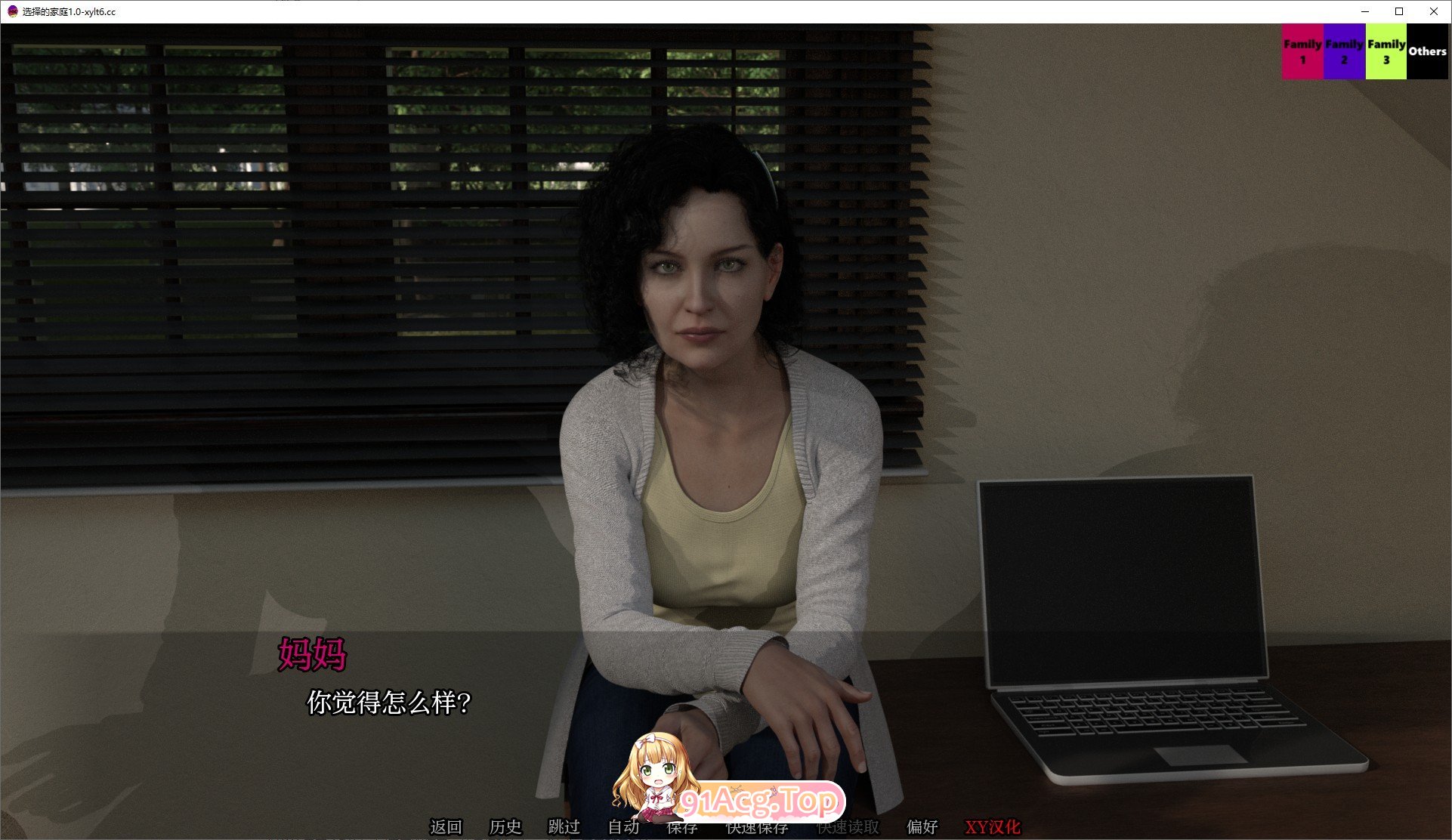Open the 偏好 preferences screen

pos(921,827)
